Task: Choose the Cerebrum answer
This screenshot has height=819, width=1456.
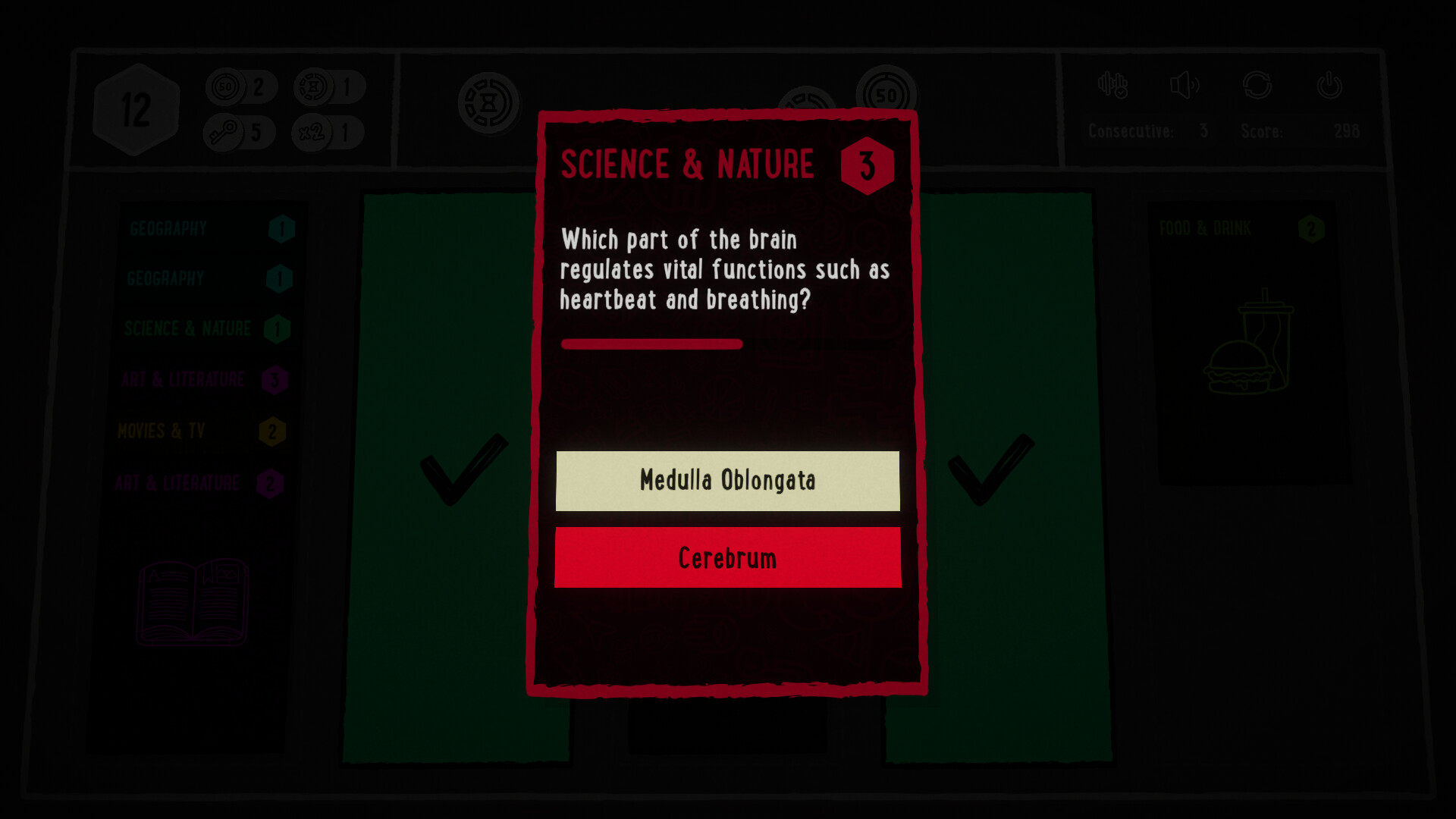Action: click(x=727, y=558)
